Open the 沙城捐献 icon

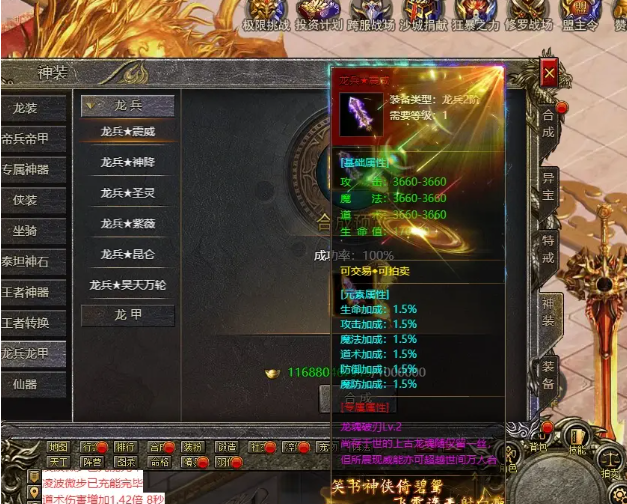tap(422, 15)
